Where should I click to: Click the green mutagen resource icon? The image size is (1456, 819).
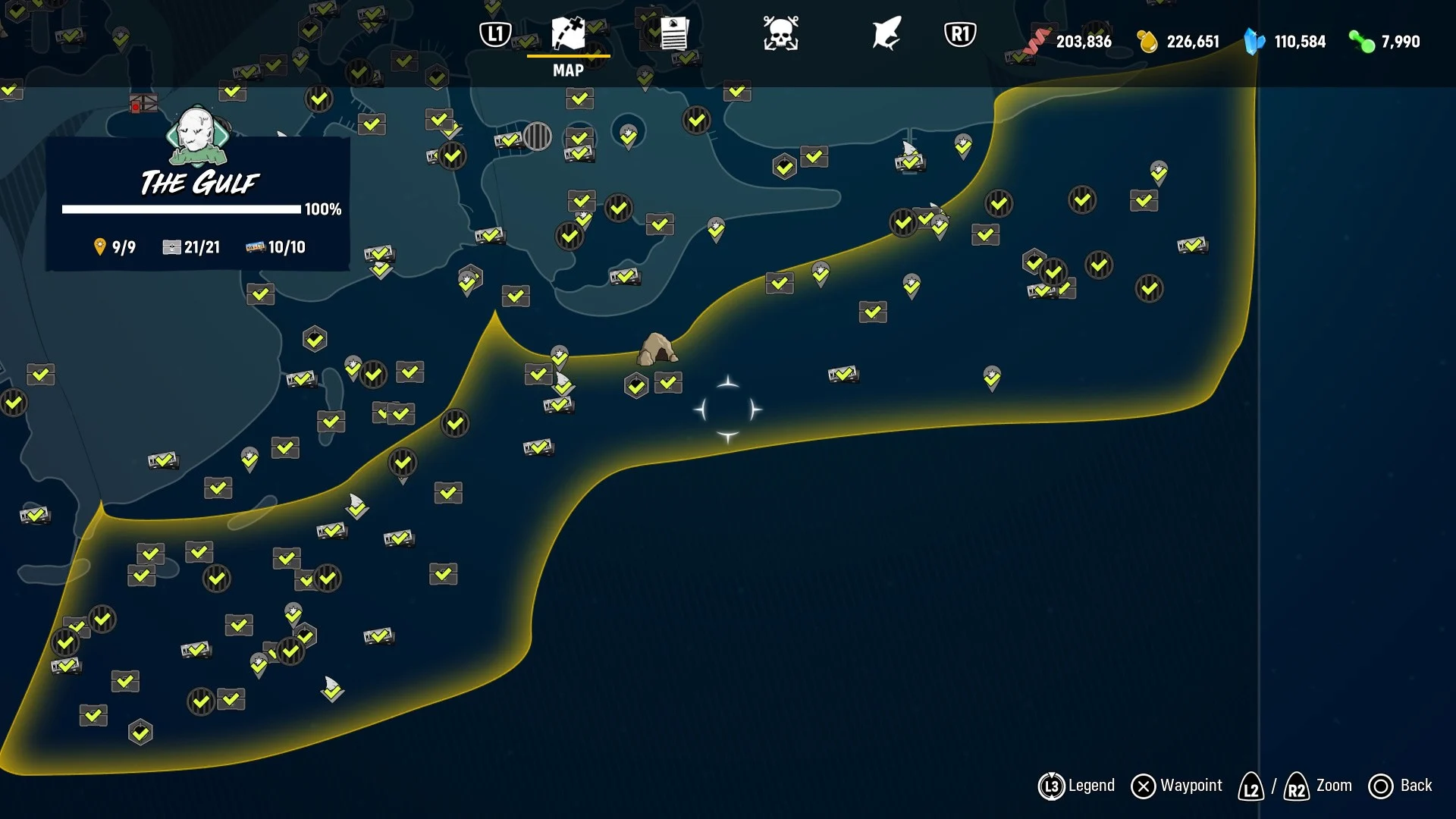coord(1361,42)
